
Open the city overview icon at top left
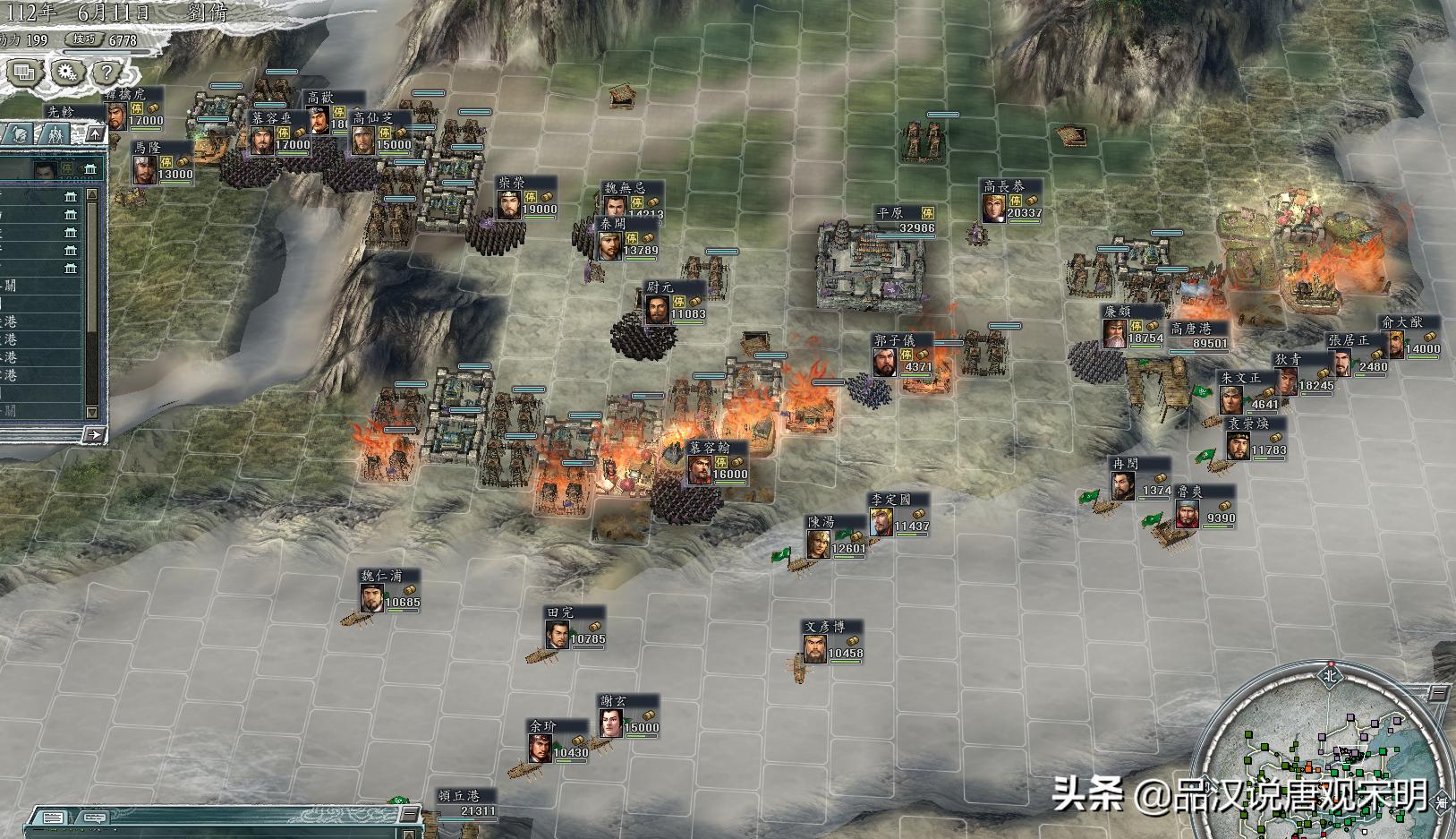click(x=23, y=72)
